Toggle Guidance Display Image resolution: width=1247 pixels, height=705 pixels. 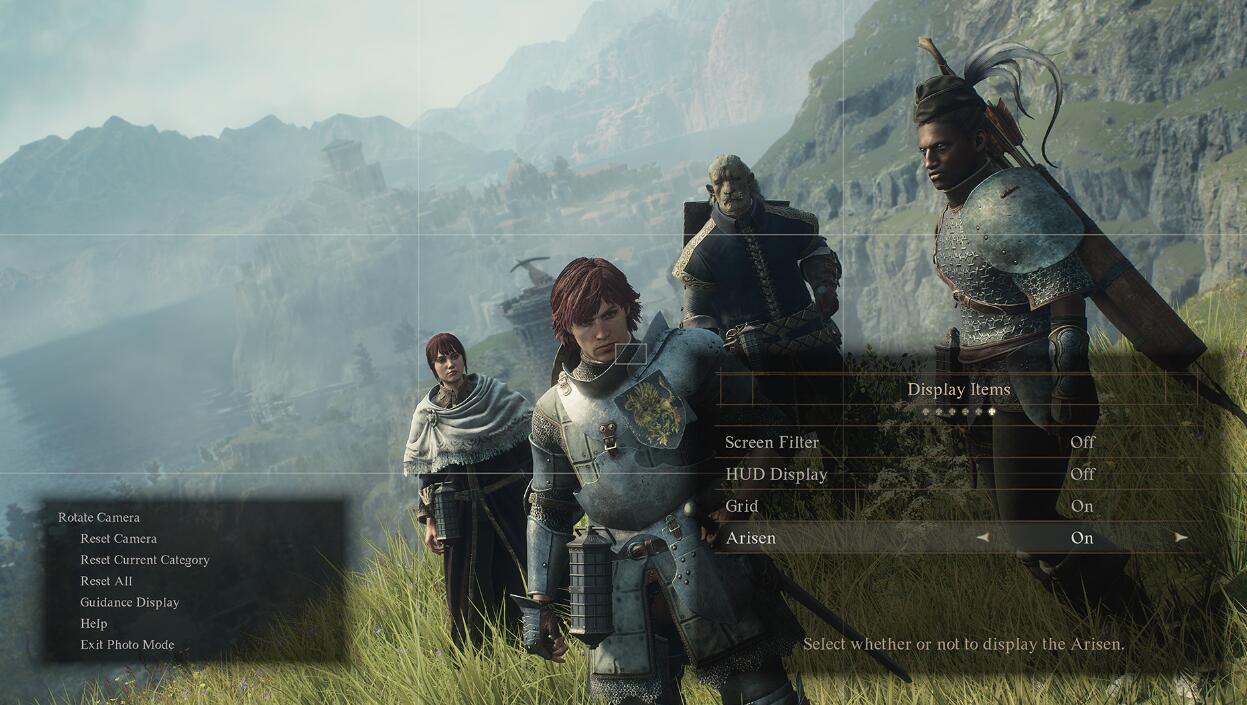pos(130,602)
